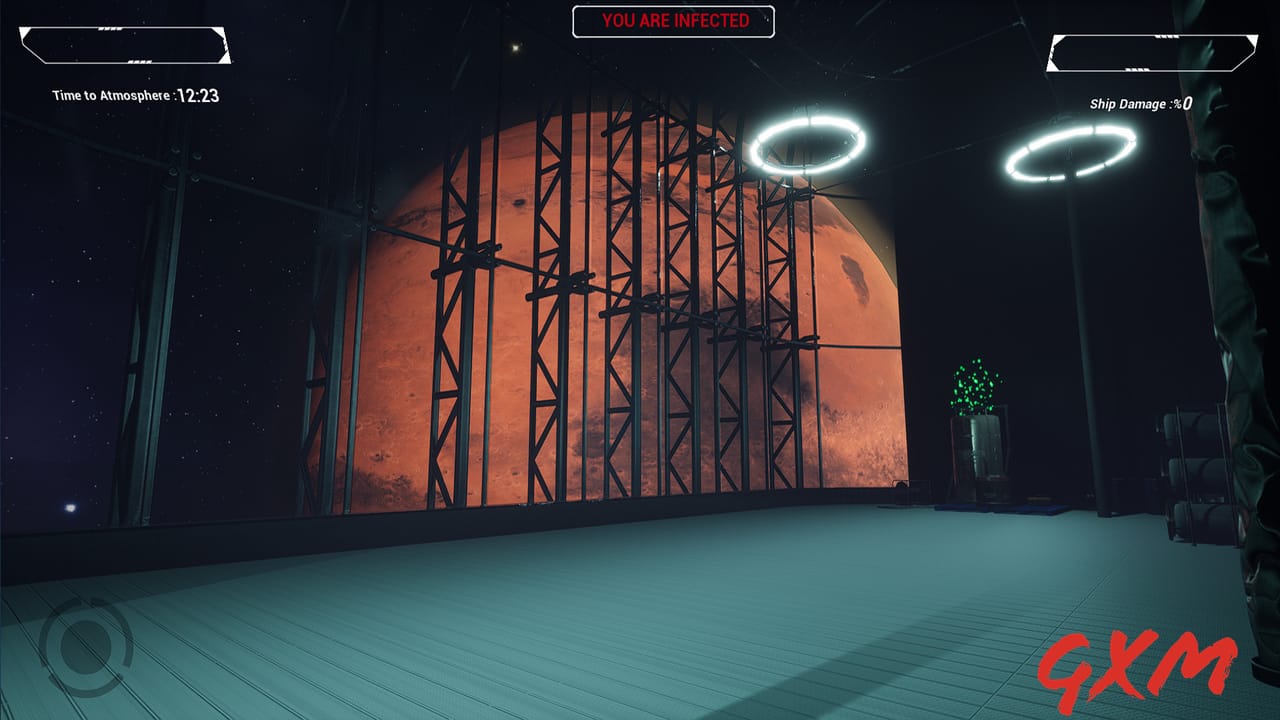The height and width of the screenshot is (720, 1280).
Task: Select the green plant on the barrel
Action: click(x=974, y=385)
